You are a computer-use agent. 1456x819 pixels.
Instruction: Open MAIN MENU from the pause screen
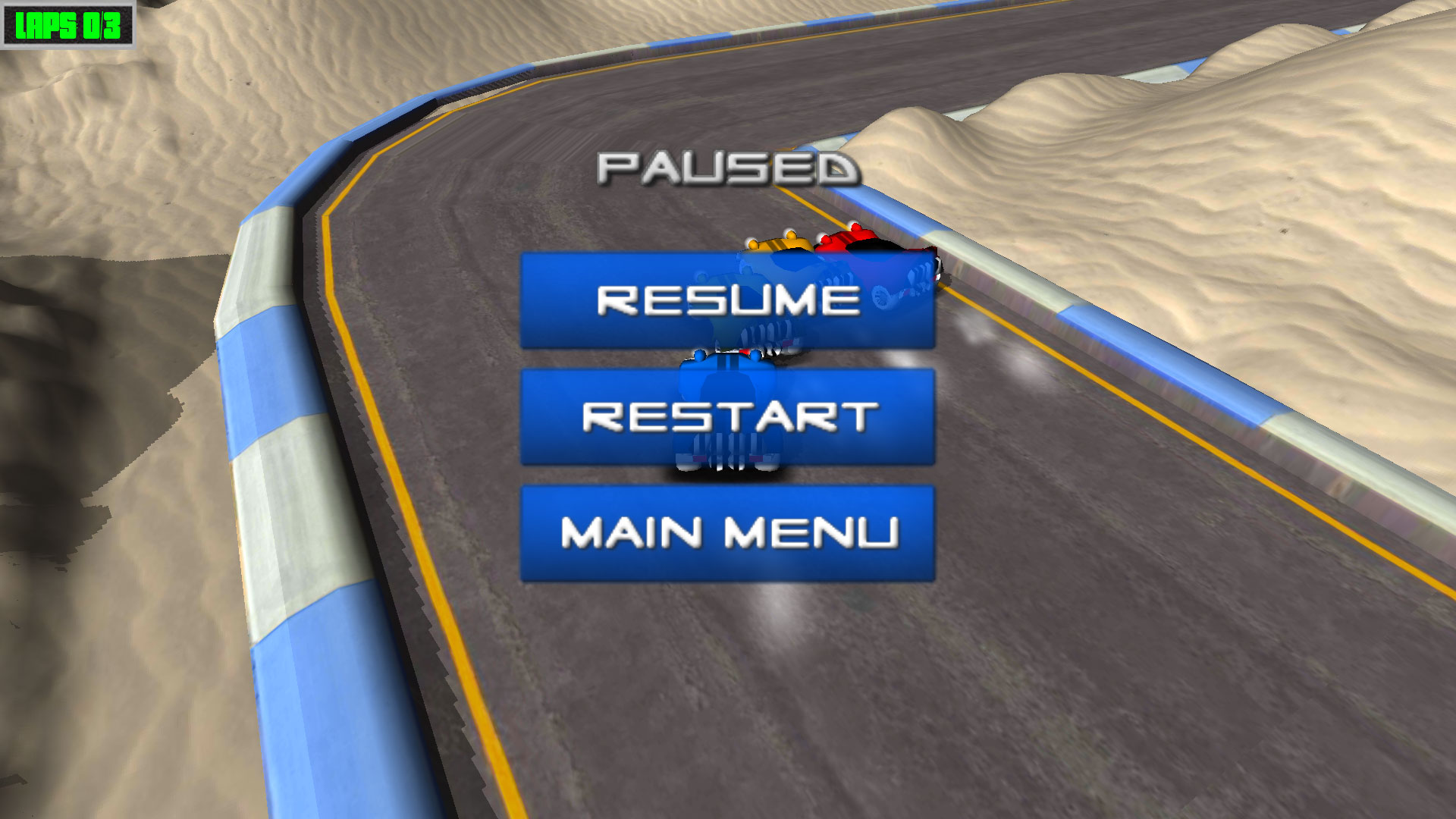pos(726,531)
